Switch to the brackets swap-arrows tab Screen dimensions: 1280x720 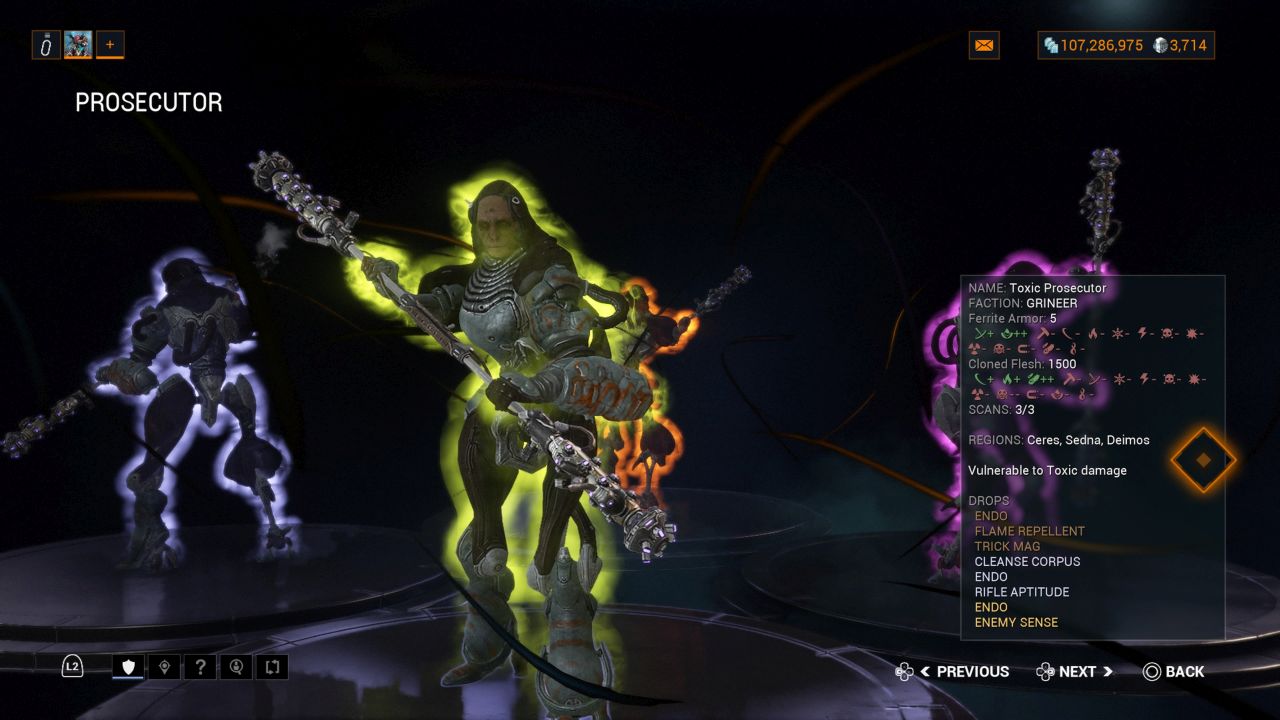click(x=272, y=666)
